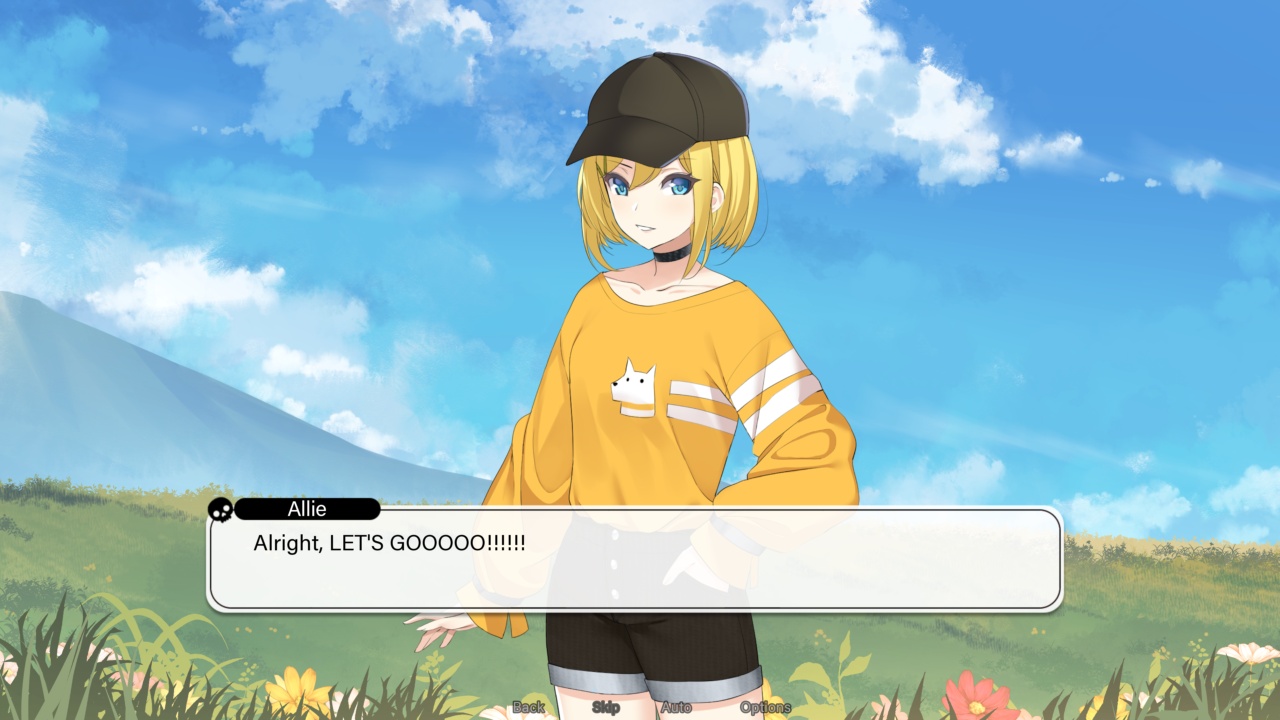
Task: Click the dog logo on Allie's sweater
Action: 631,388
